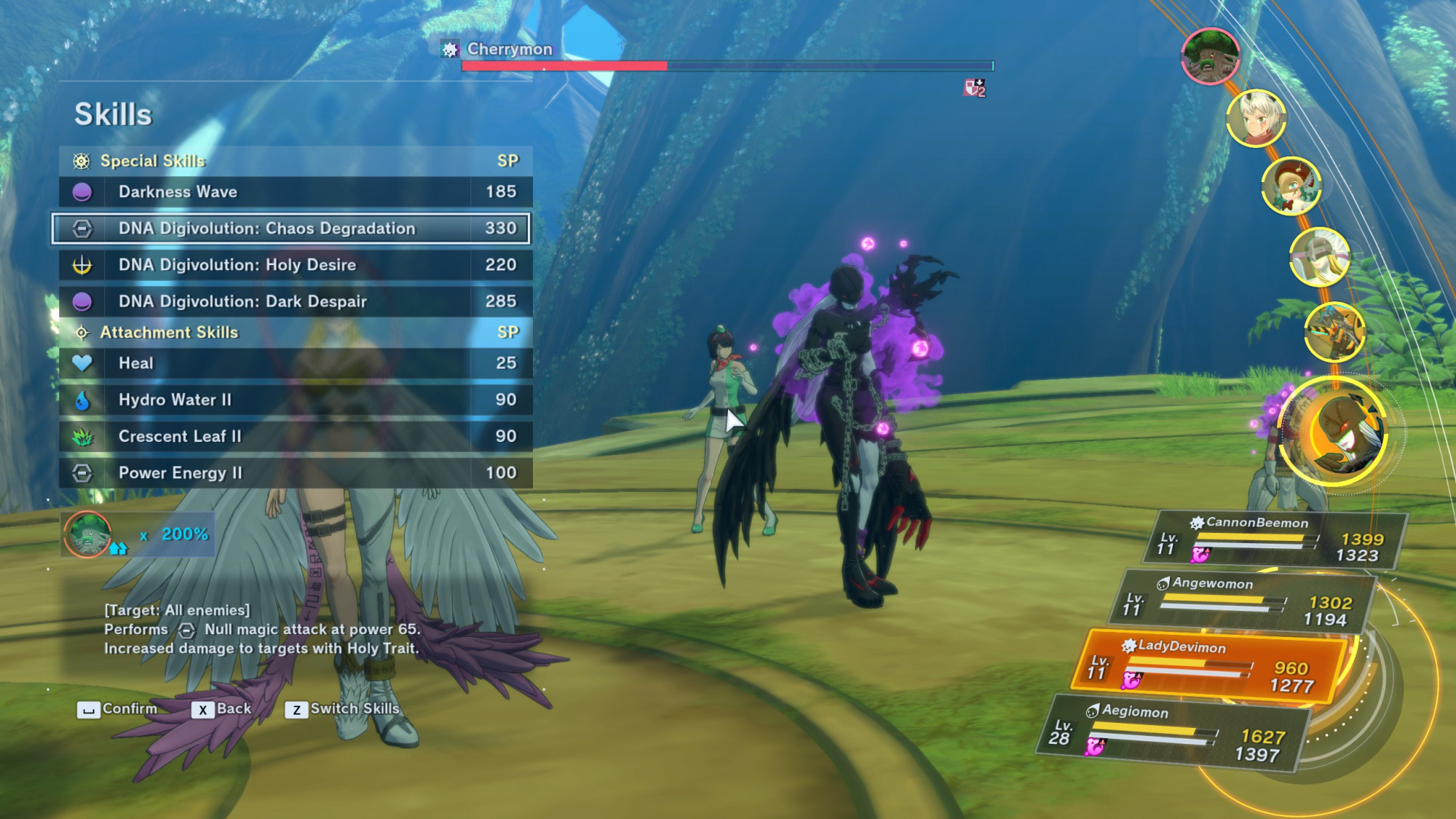1456x819 pixels.
Task: Pick DNA Digivolution: Dark Despair skill
Action: pyautogui.click(x=295, y=301)
